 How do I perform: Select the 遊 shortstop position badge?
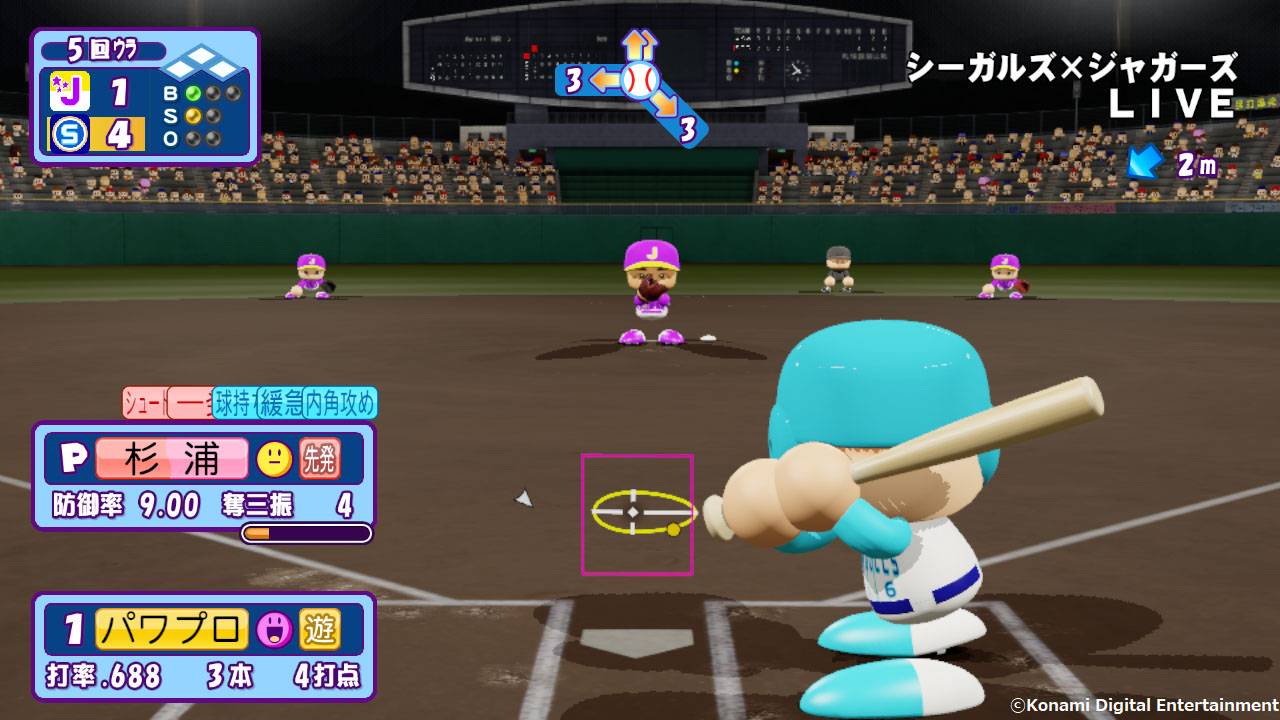pyautogui.click(x=320, y=629)
